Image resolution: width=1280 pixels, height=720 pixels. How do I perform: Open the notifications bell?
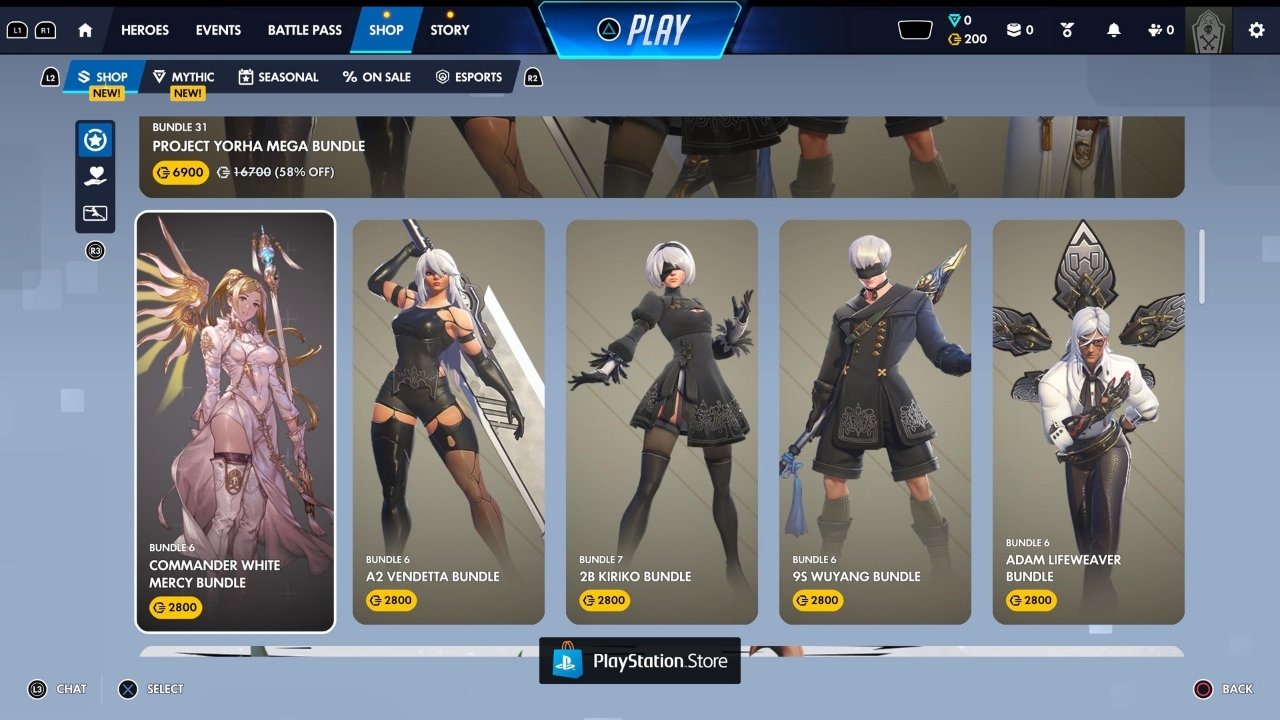[x=1114, y=30]
